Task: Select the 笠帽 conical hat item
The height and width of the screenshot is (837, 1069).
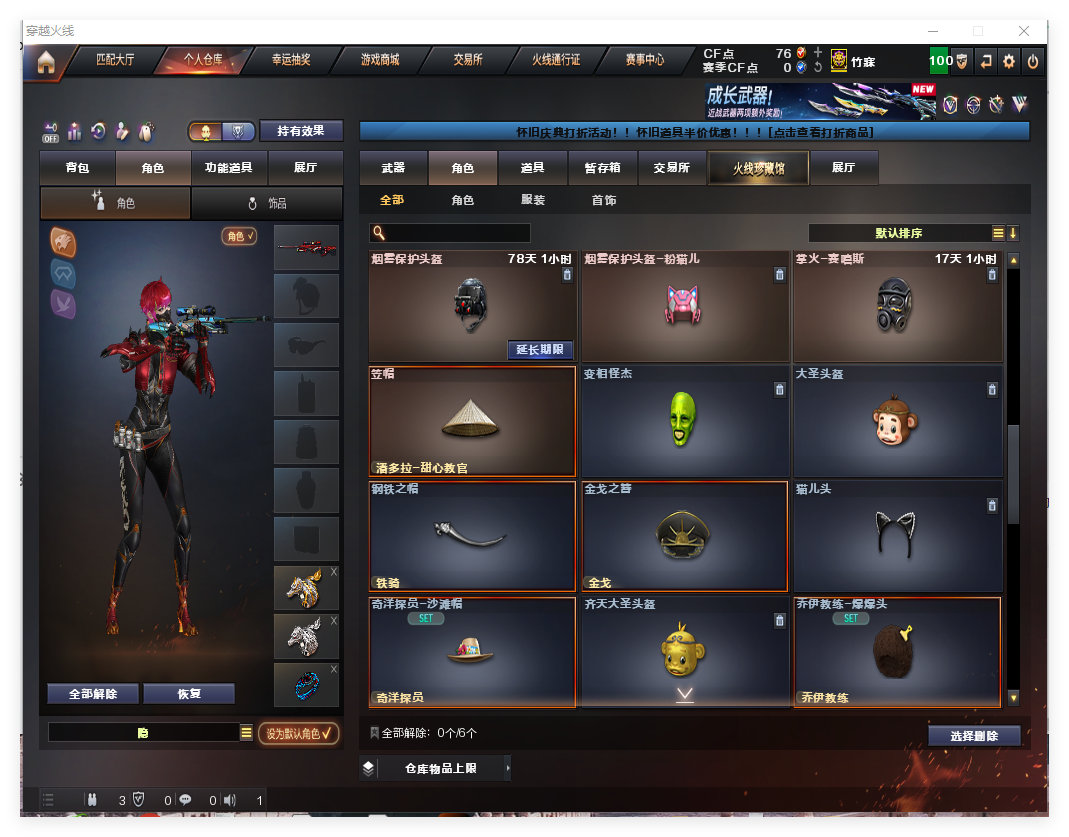Action: pyautogui.click(x=472, y=421)
